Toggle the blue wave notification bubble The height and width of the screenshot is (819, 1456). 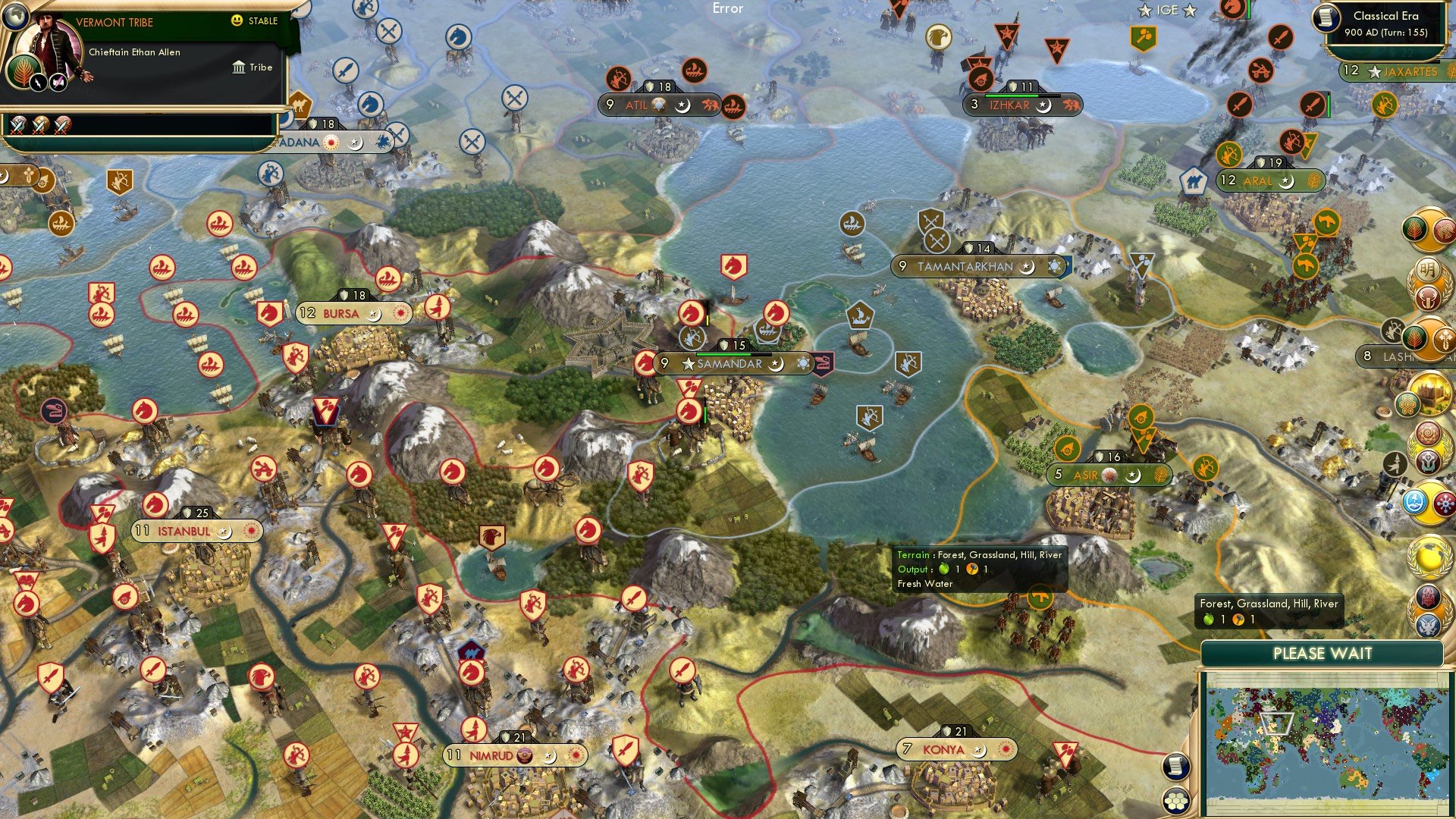(1415, 500)
